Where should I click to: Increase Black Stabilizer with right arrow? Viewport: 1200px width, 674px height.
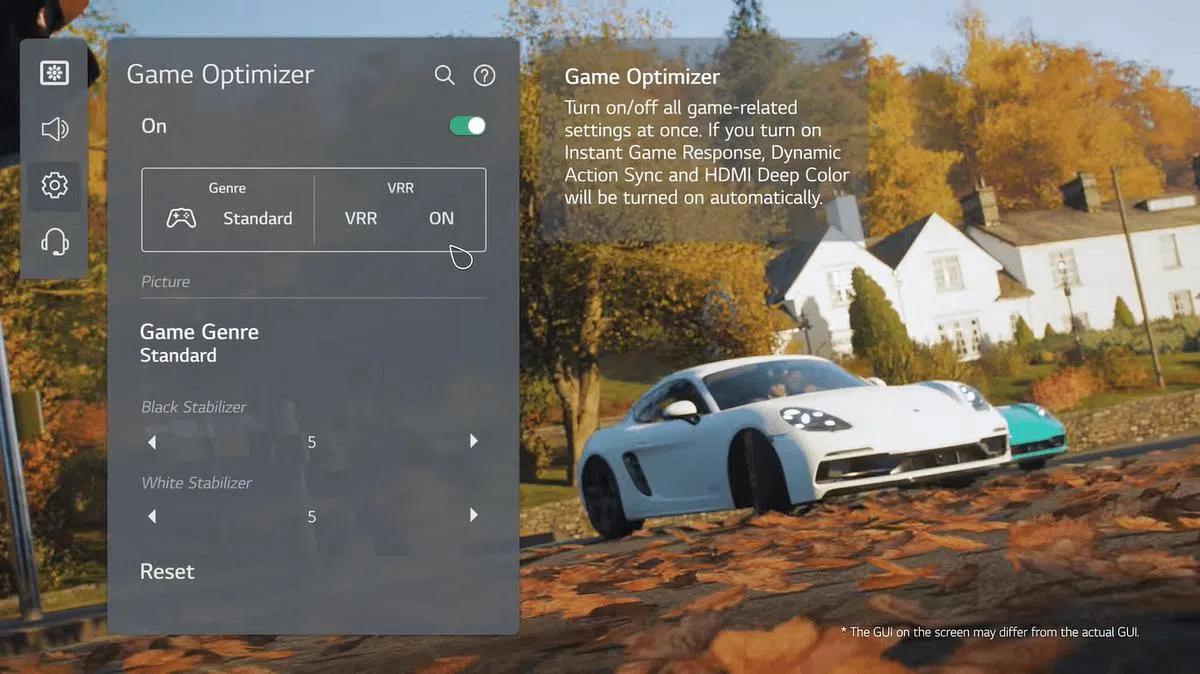click(x=474, y=441)
